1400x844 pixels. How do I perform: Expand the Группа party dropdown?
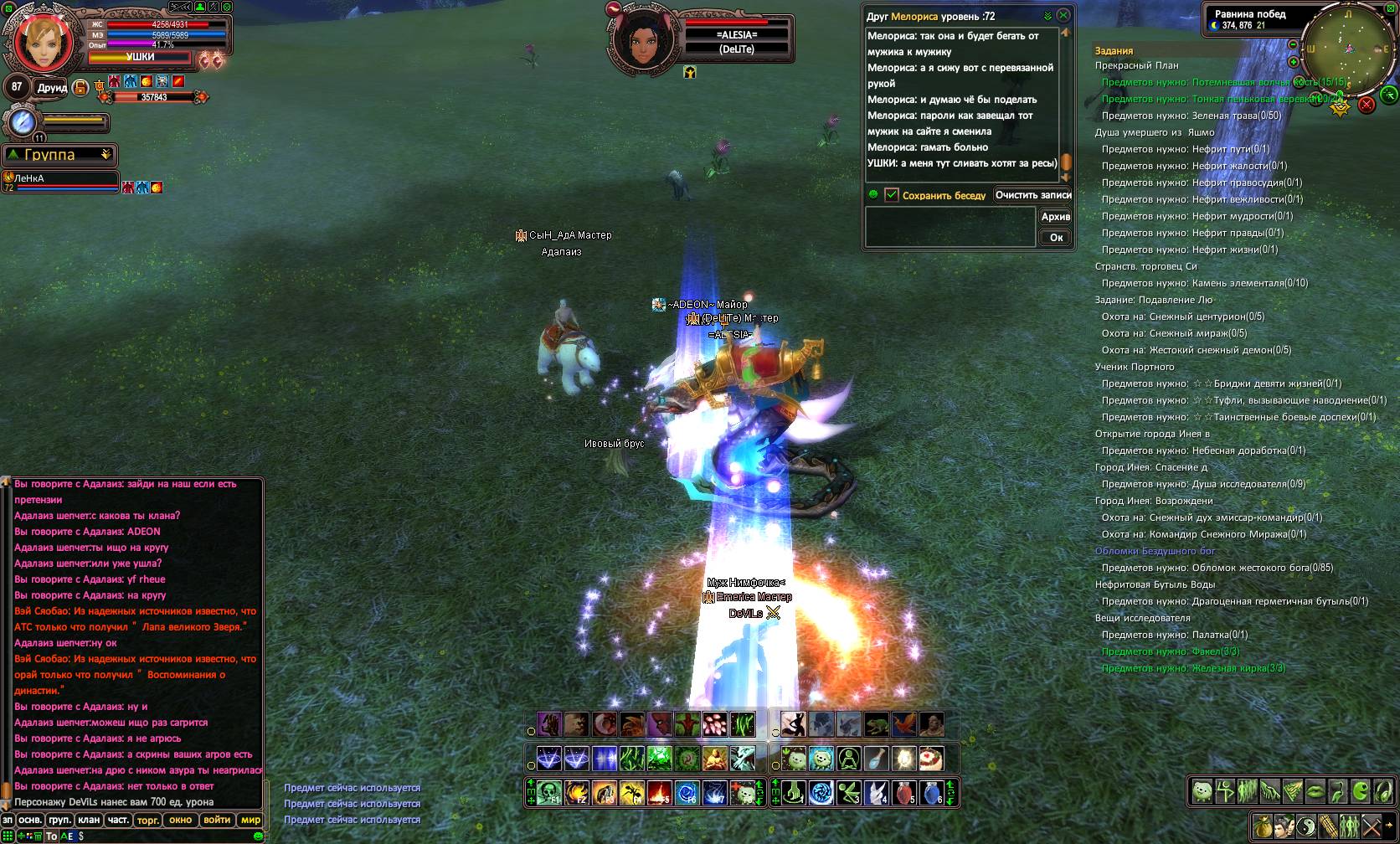point(106,155)
